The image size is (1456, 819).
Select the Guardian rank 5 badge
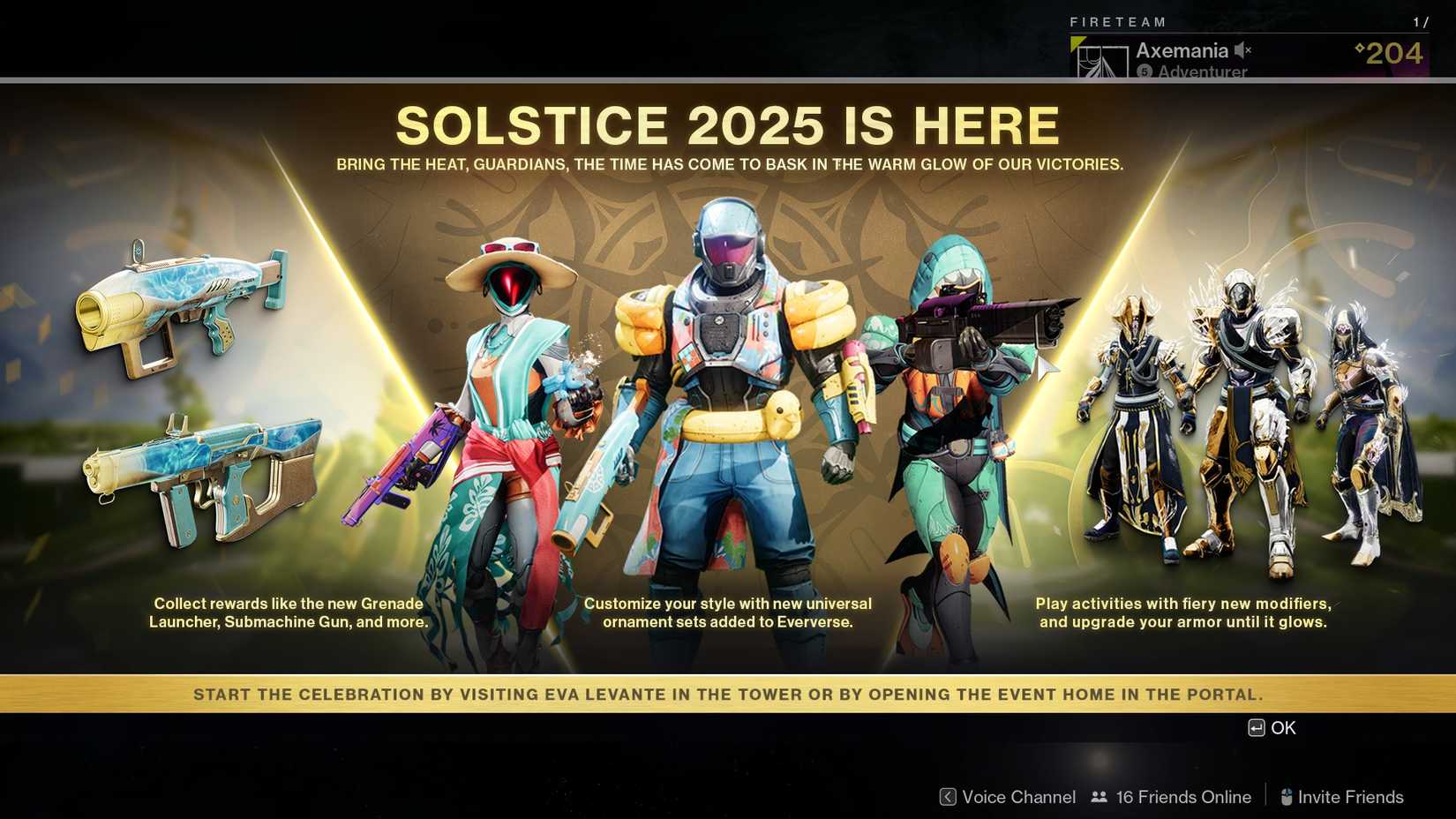(x=1145, y=72)
